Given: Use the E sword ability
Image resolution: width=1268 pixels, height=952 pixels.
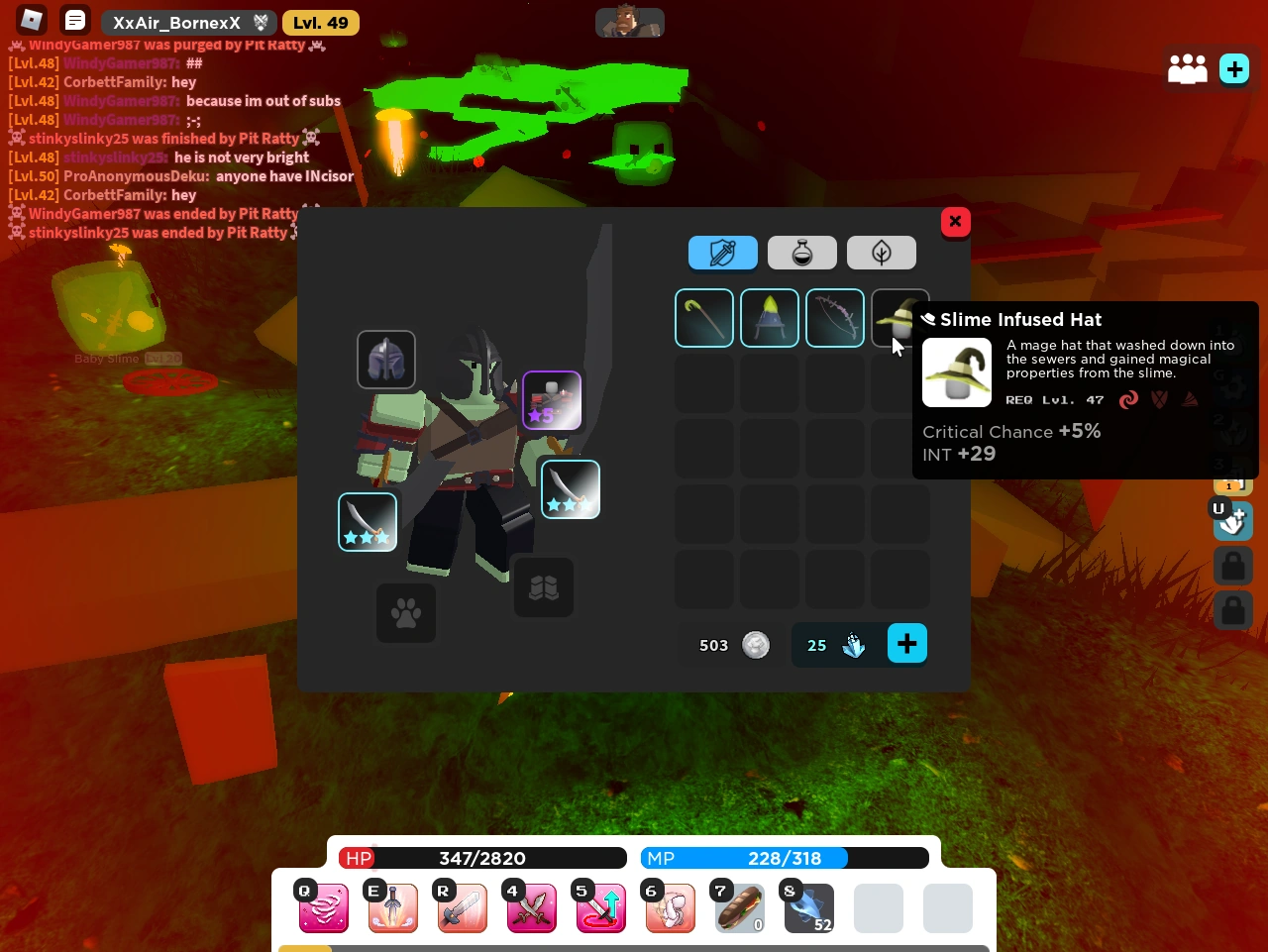Looking at the screenshot, I should point(393,908).
